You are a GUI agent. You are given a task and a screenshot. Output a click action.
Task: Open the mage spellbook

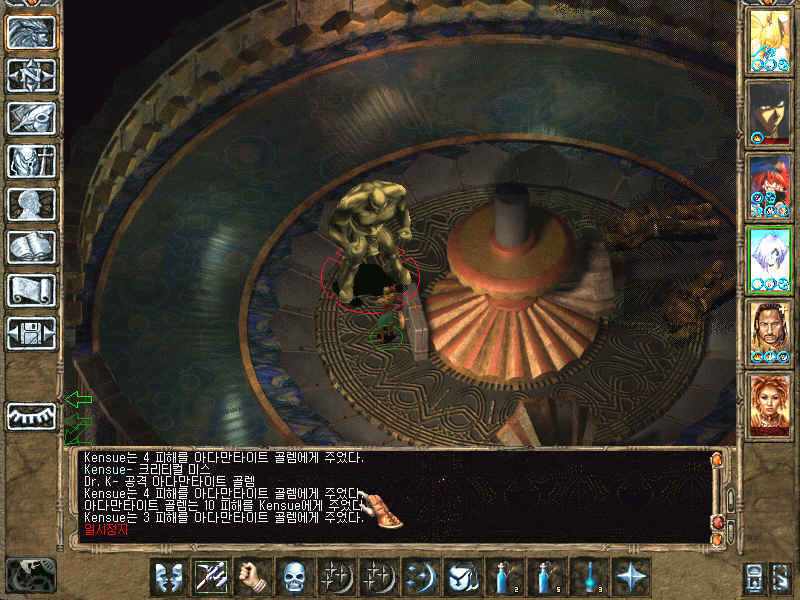coord(31,247)
